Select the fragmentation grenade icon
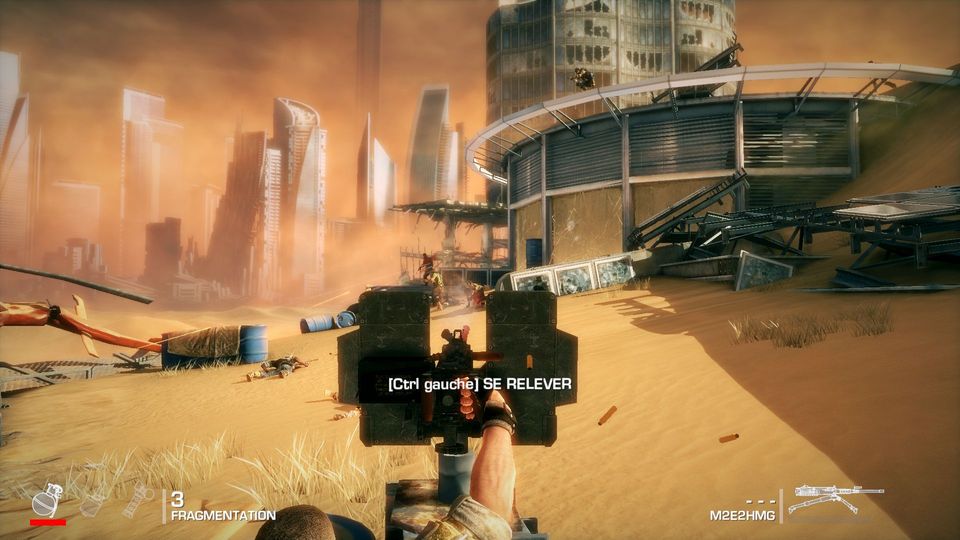 47,499
